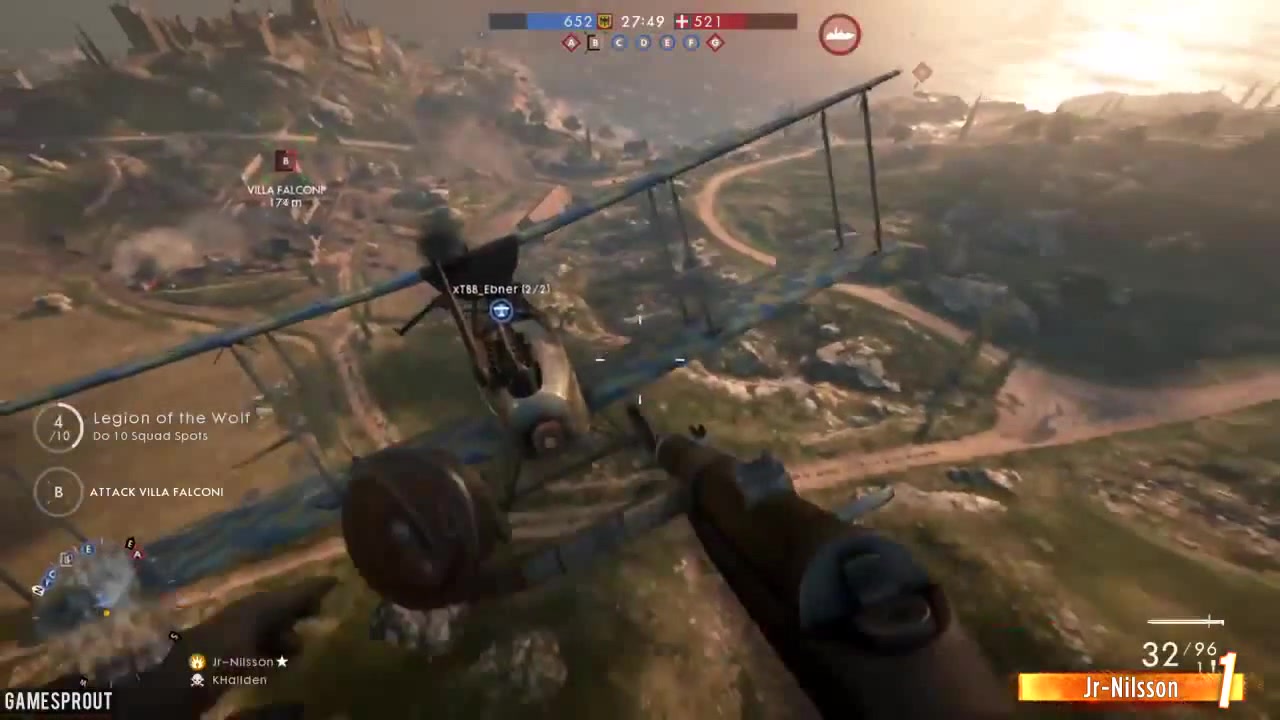
Task: Select the dog tag kill icon beside Jr-Nilsson
Action: 196,661
